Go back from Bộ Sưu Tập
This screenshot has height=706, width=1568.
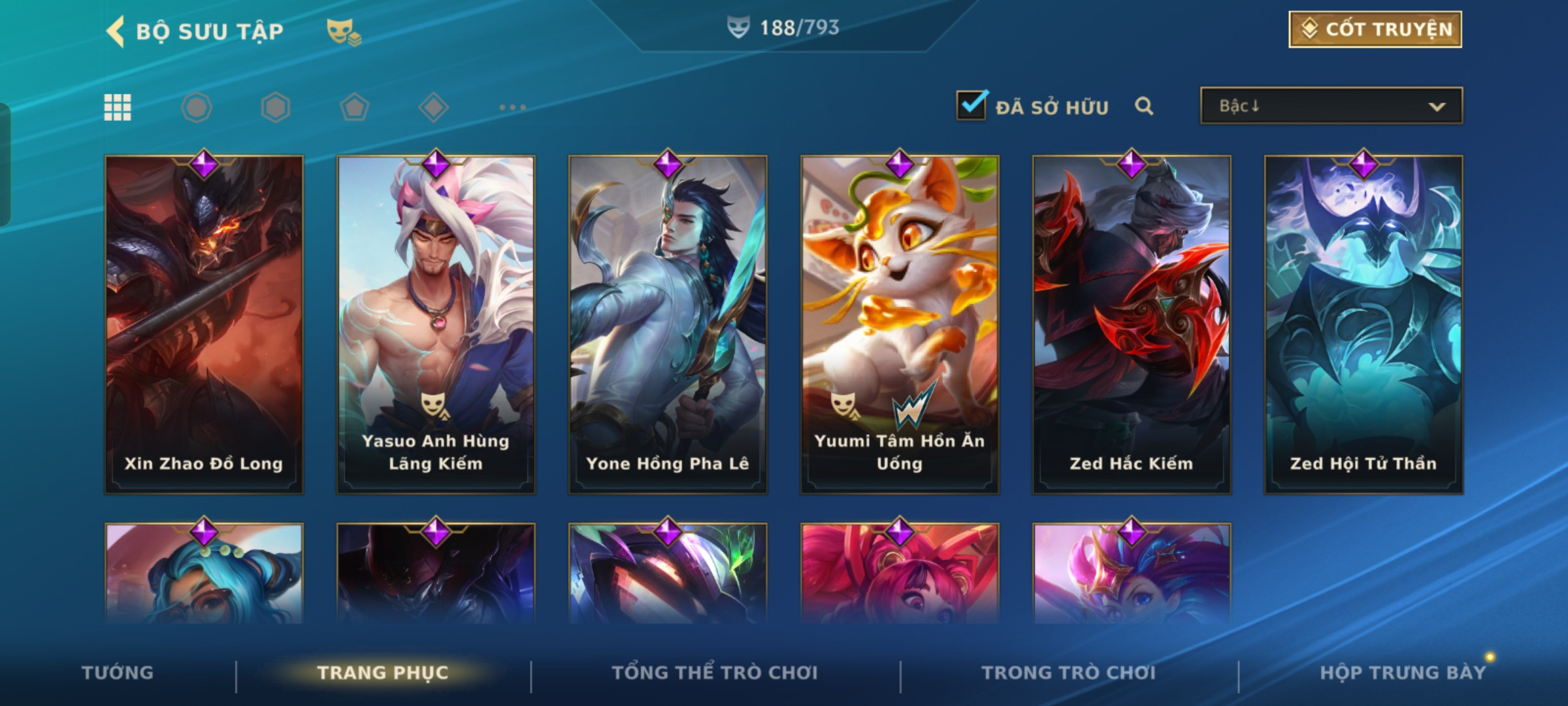(116, 31)
